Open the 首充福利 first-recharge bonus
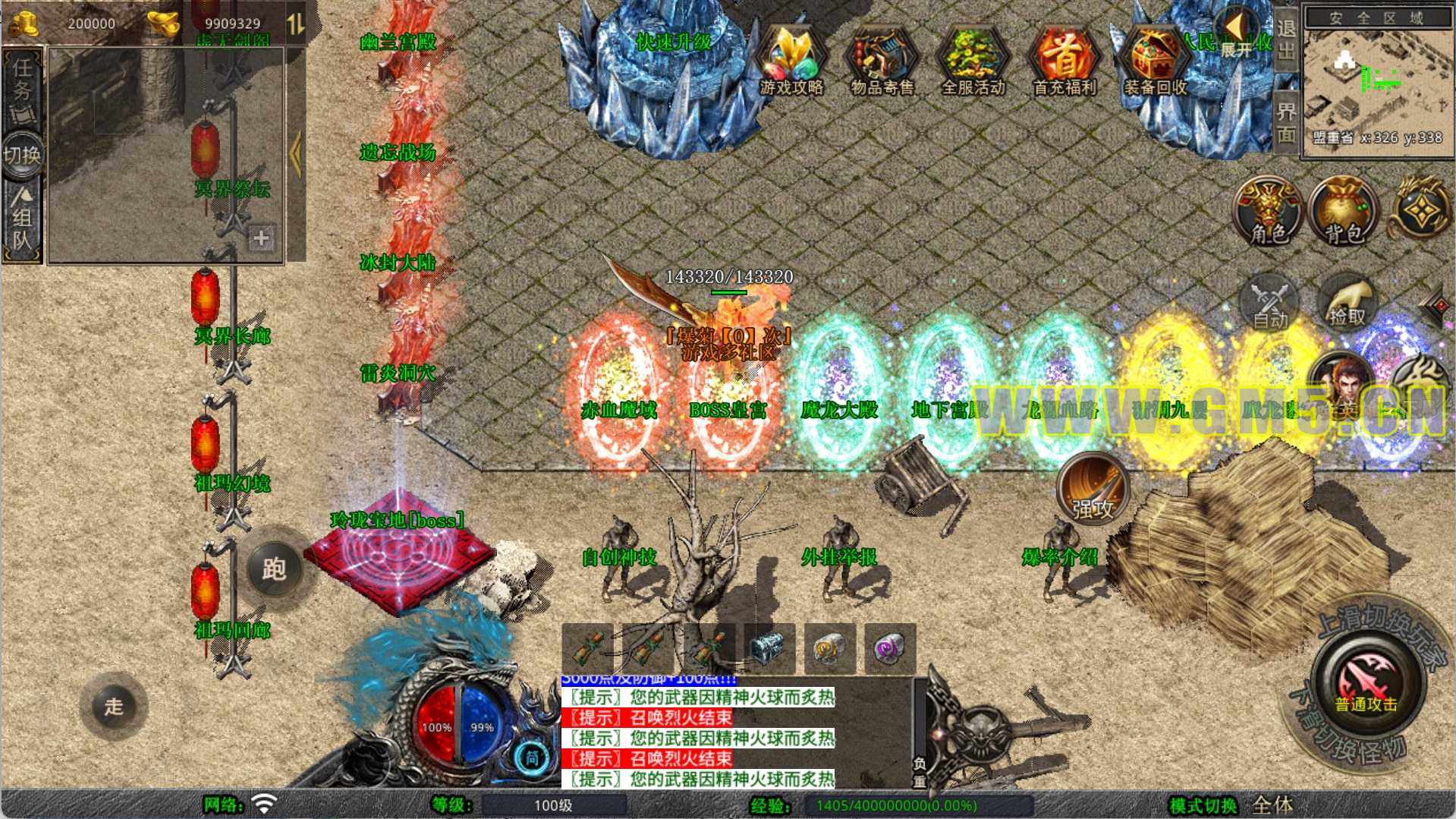1456x819 pixels. (x=1064, y=62)
